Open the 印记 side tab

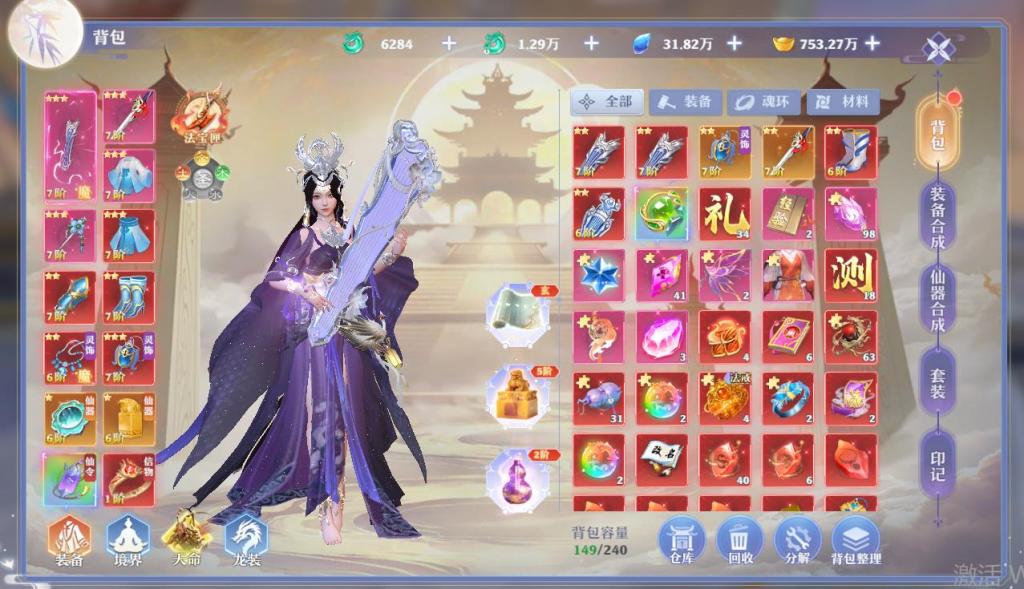point(938,458)
